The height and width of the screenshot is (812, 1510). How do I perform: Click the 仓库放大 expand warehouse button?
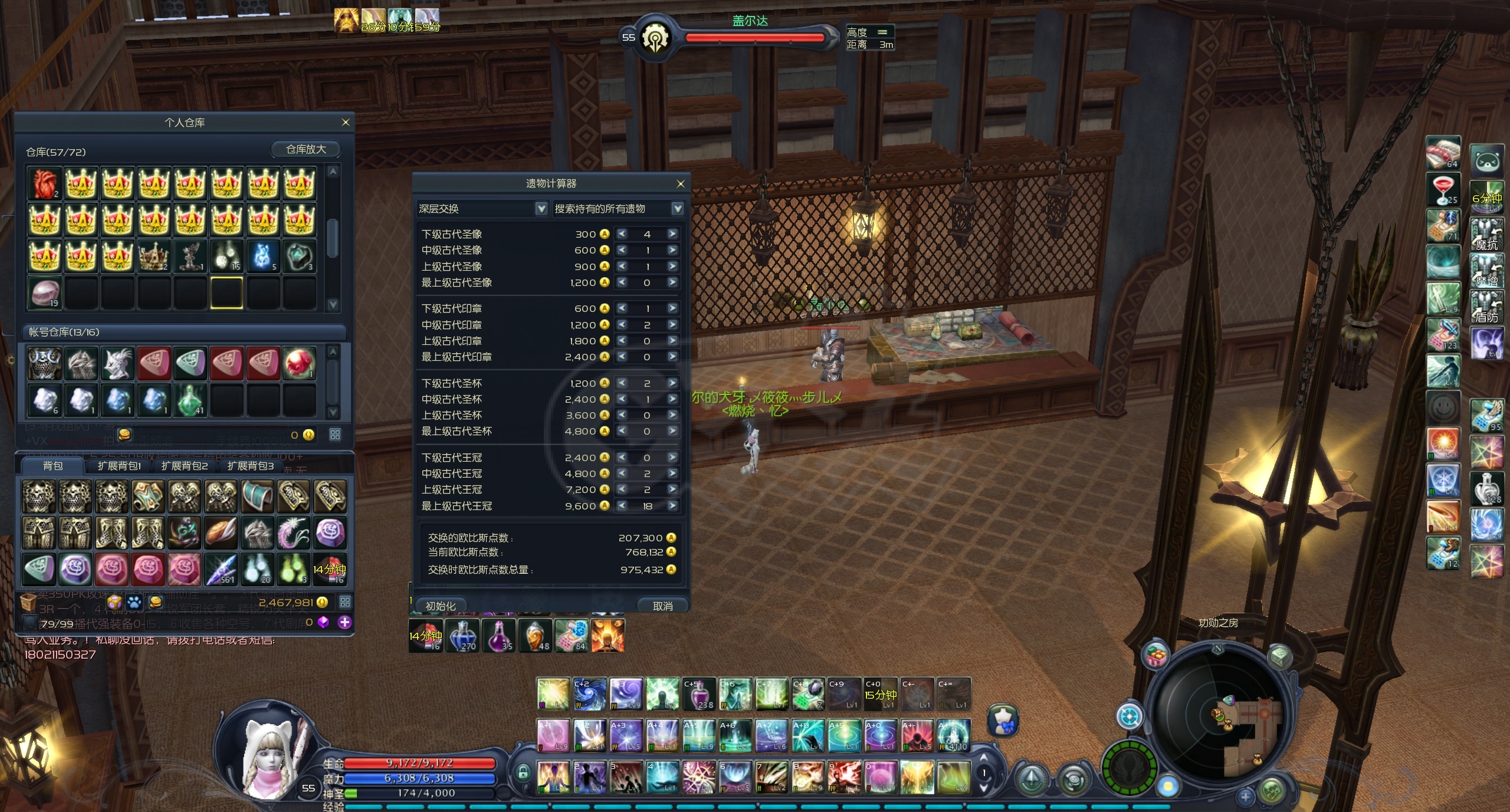point(306,149)
